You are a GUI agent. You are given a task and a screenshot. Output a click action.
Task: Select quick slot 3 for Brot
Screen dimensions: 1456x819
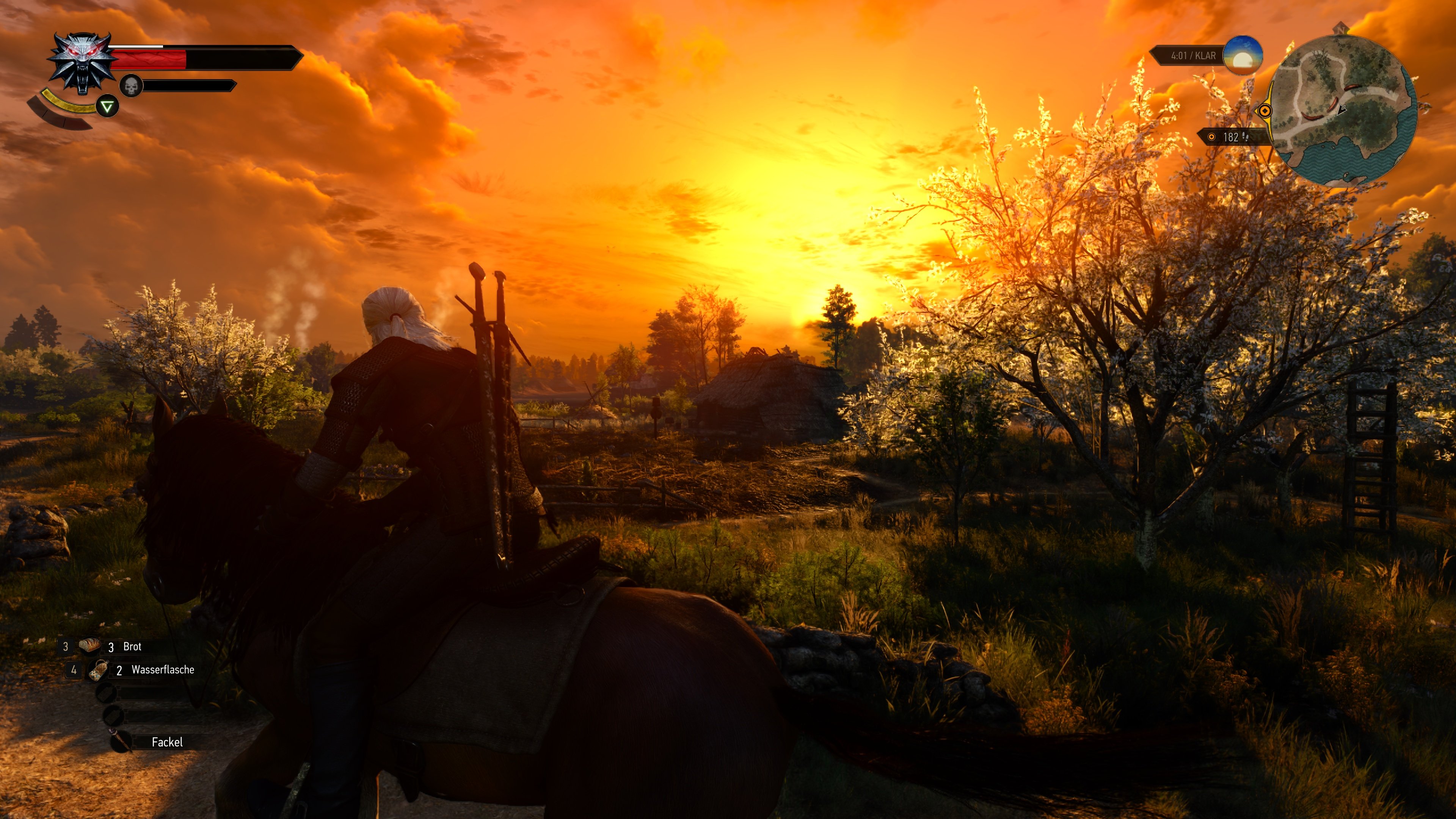coord(66,646)
